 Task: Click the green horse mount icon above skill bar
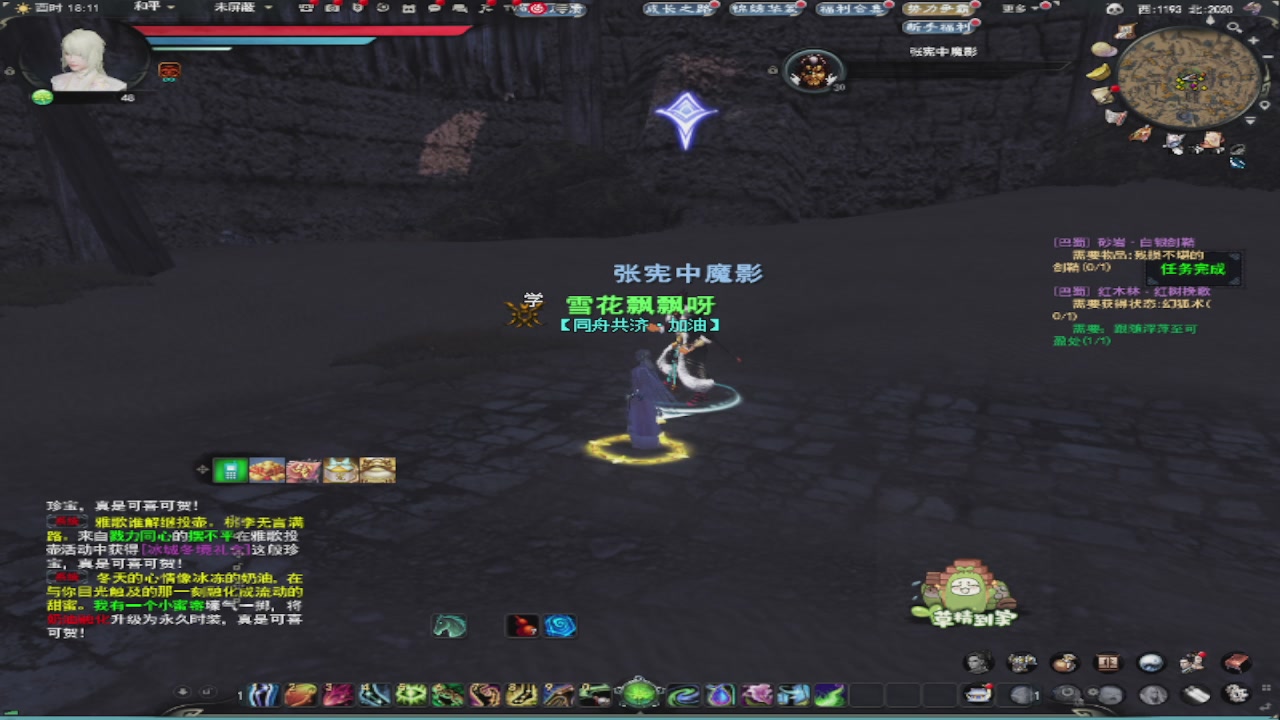pyautogui.click(x=449, y=626)
